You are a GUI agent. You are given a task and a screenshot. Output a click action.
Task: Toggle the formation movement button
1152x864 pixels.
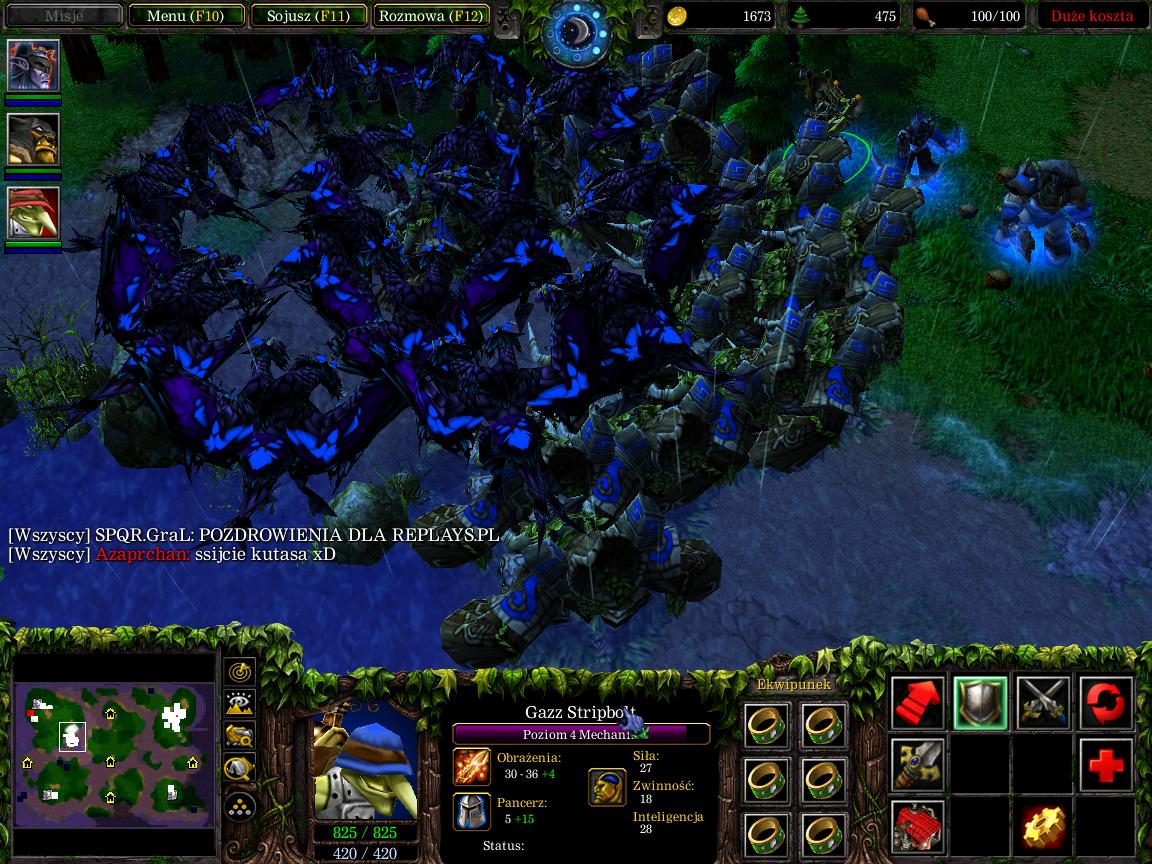[x=240, y=804]
